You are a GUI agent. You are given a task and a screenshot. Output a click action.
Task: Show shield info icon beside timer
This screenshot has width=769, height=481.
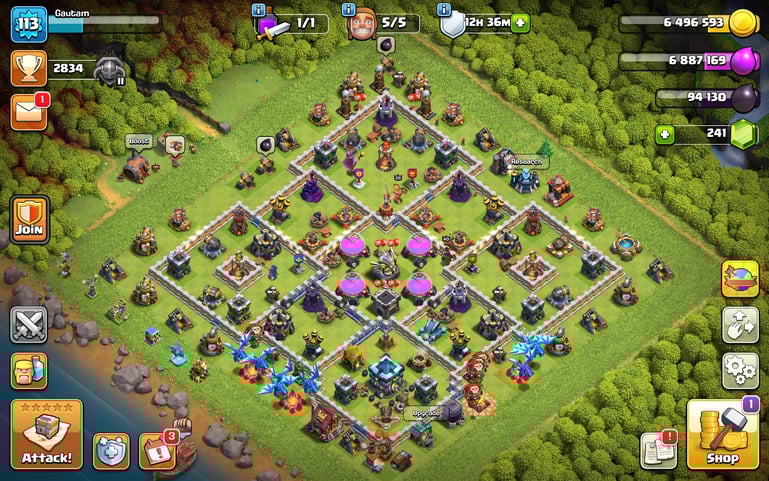tap(443, 9)
